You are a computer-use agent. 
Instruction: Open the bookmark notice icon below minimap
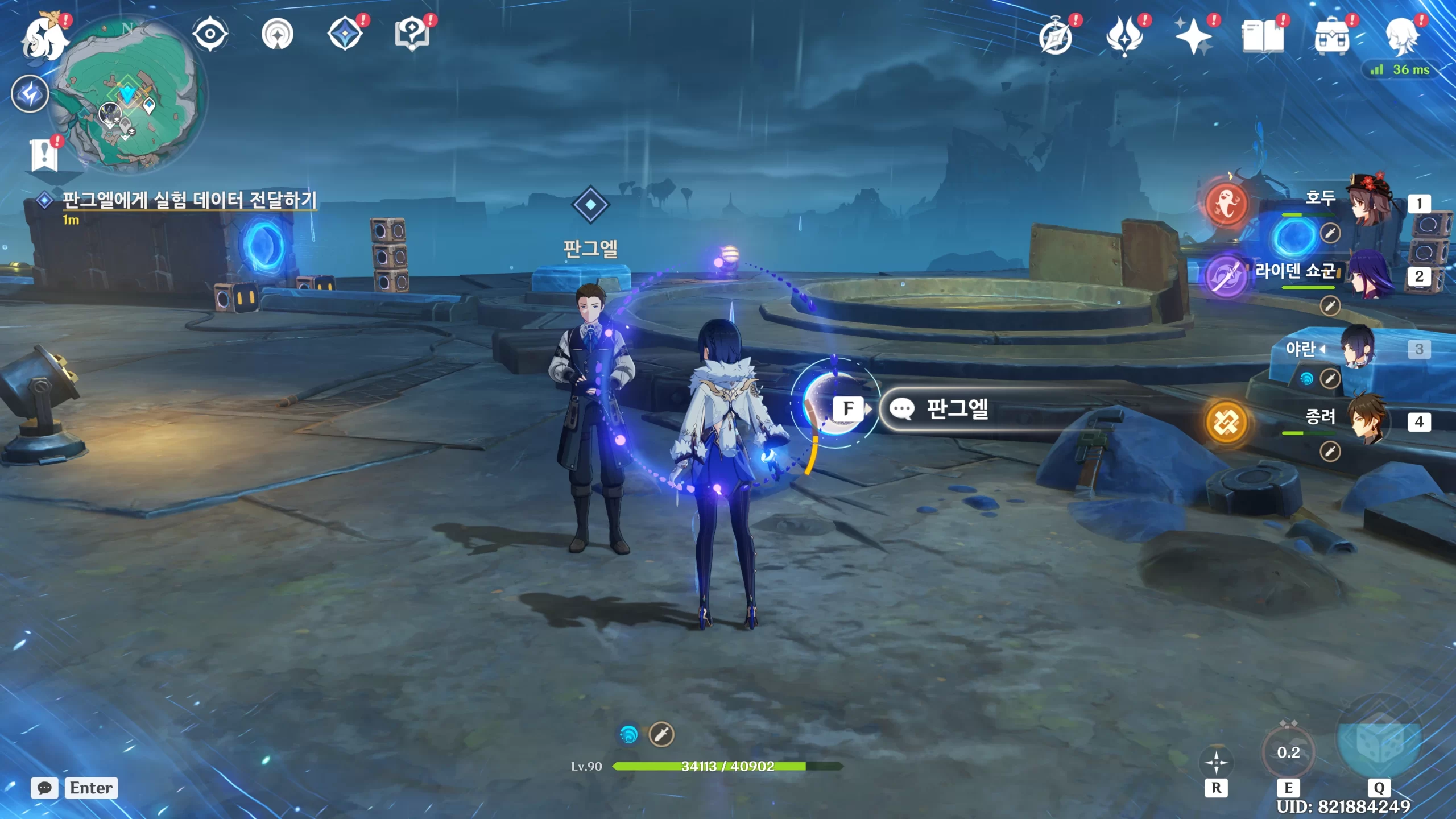[44, 154]
